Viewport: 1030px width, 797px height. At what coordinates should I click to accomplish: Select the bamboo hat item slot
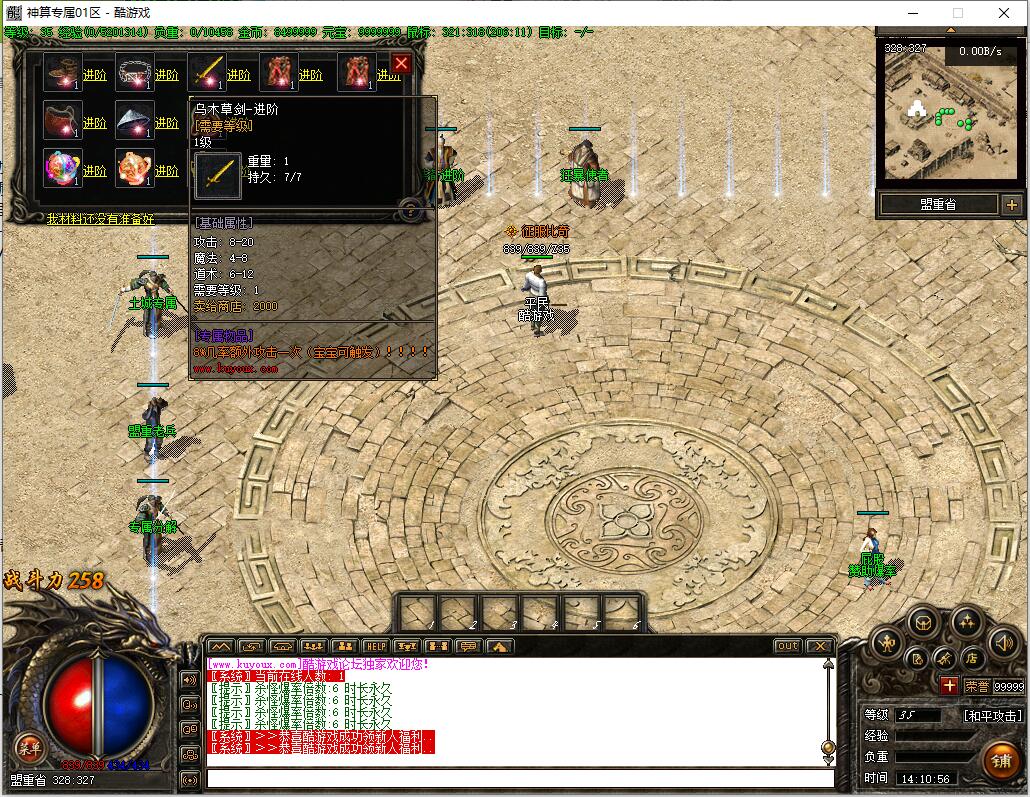coord(134,121)
